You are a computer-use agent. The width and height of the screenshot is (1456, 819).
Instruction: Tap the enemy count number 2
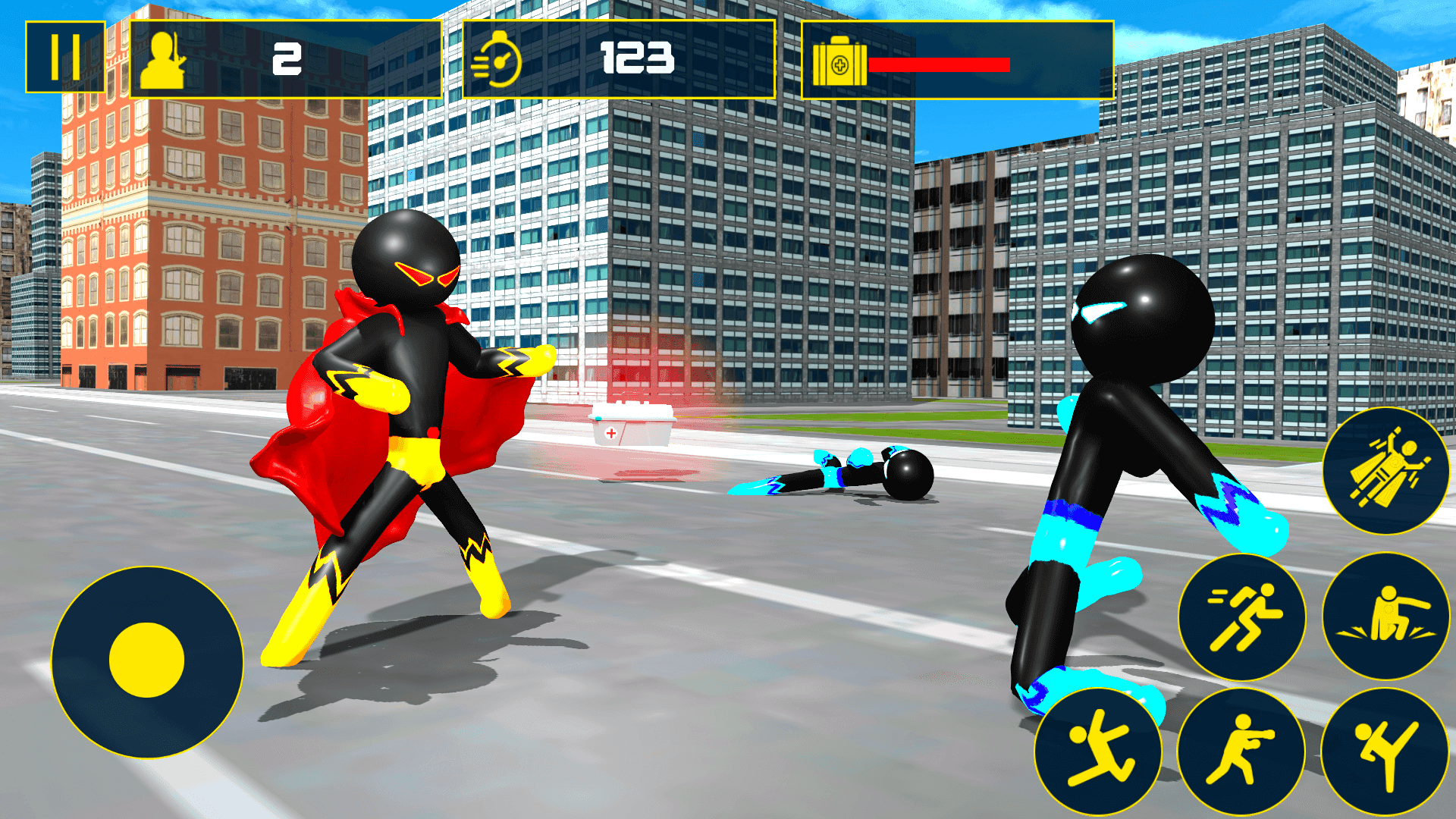coord(288,58)
